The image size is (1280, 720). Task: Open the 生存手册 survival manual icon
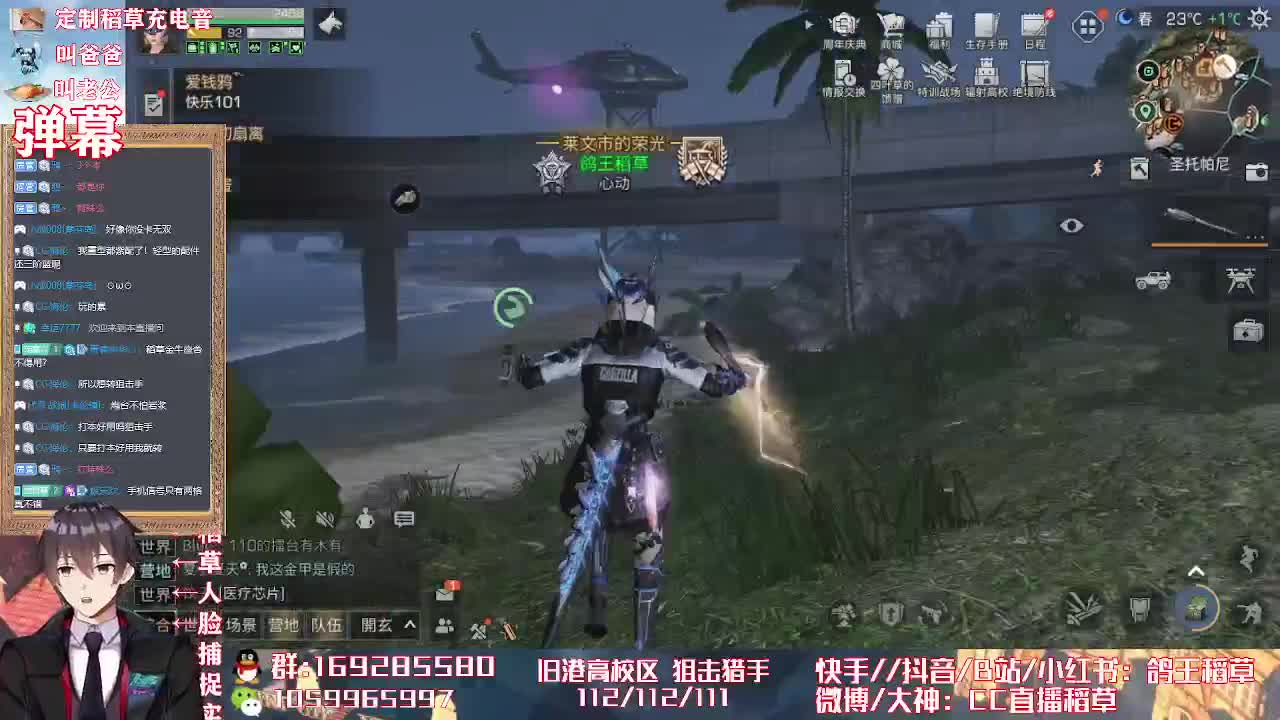[986, 25]
